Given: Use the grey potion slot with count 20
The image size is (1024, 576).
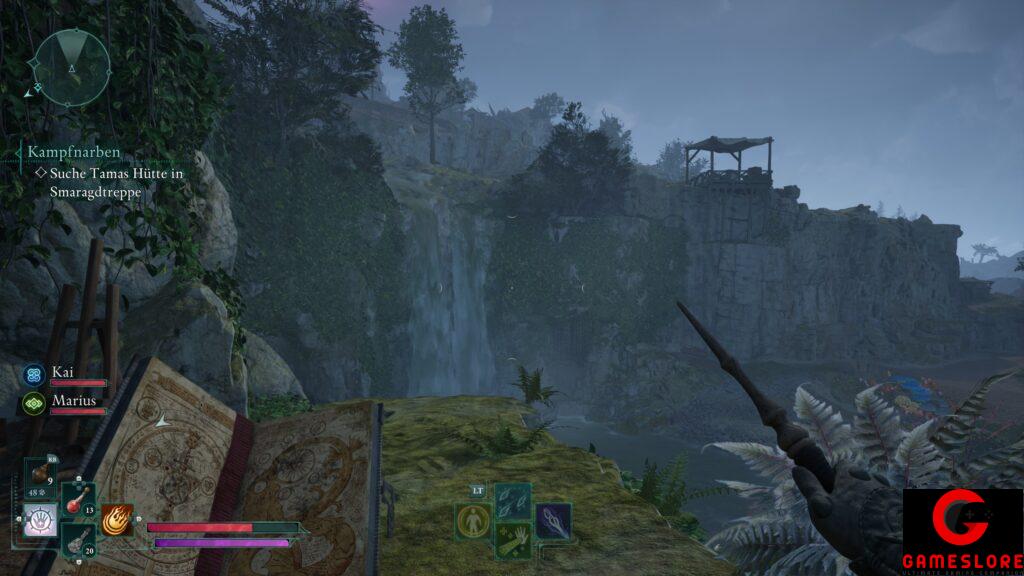Looking at the screenshot, I should point(78,539).
